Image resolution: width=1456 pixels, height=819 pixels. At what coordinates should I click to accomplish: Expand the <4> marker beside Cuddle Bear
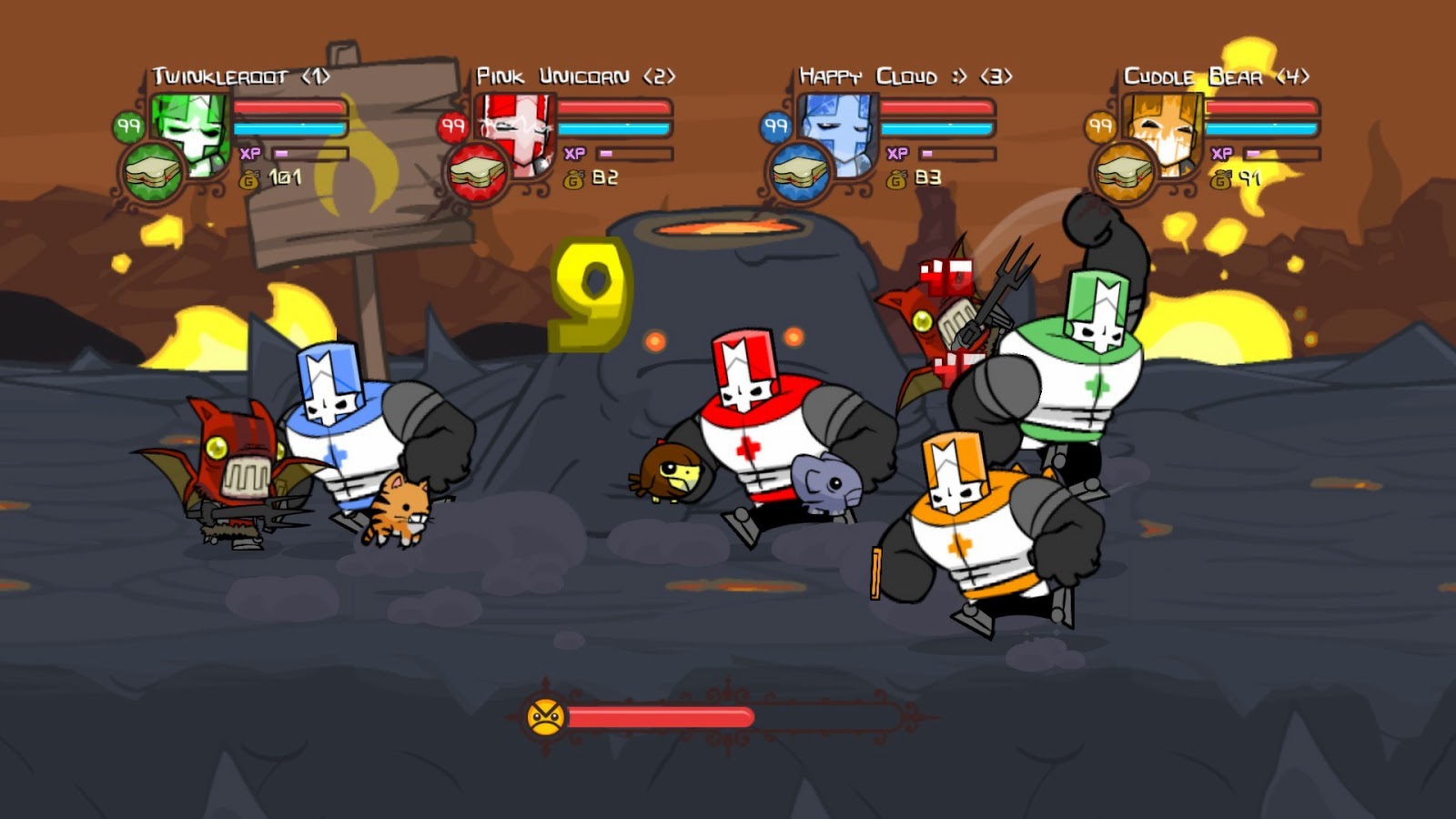click(1296, 75)
